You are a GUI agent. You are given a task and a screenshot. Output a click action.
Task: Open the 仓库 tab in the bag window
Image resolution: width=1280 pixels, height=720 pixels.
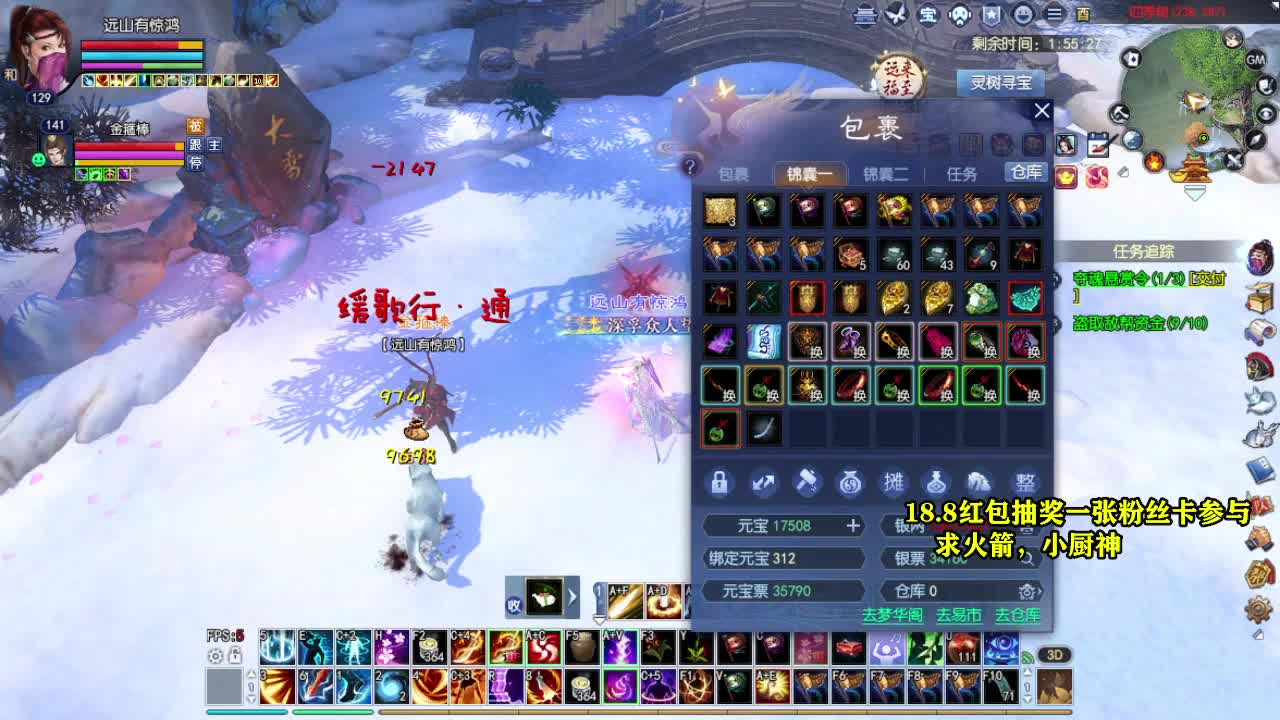(x=1024, y=172)
